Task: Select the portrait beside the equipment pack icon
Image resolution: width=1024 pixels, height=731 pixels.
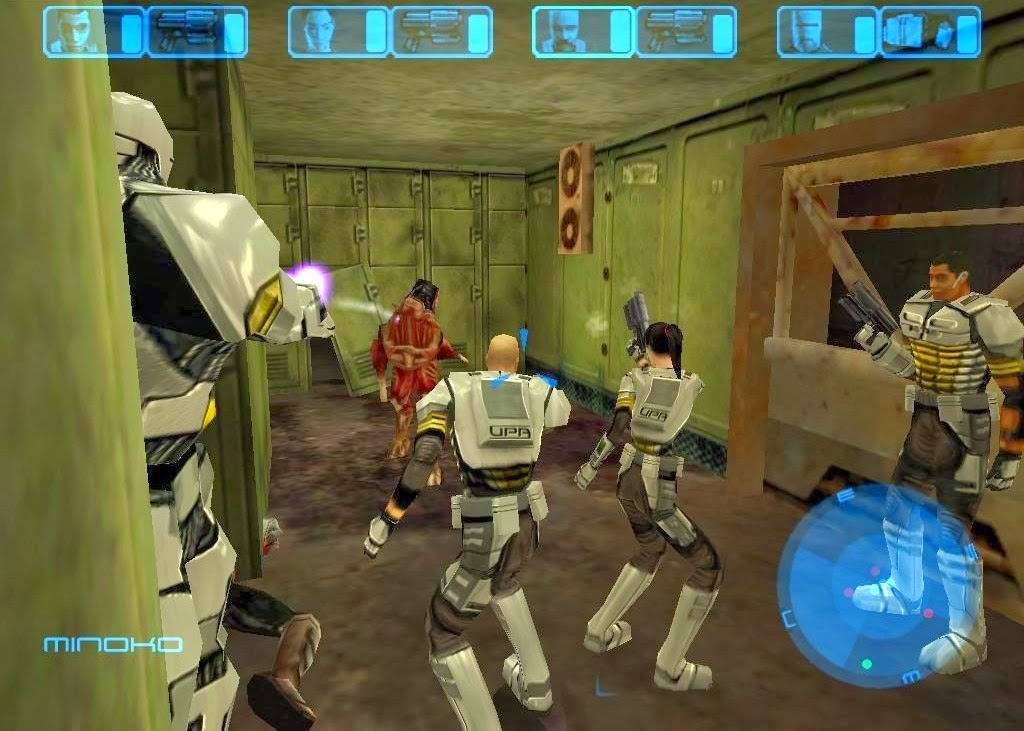Action: coord(807,31)
